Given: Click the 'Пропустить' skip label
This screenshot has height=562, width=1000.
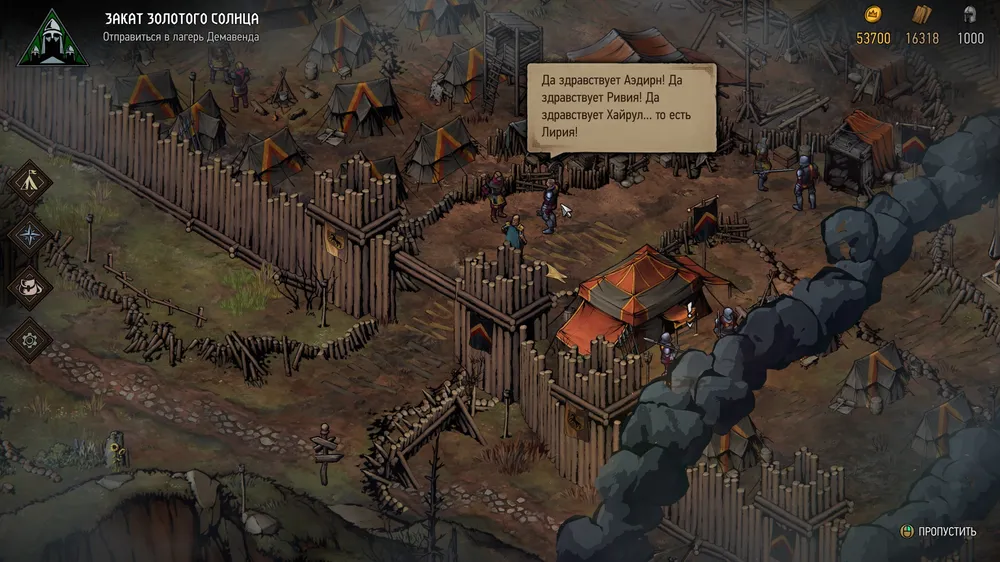Looking at the screenshot, I should pyautogui.click(x=948, y=531).
